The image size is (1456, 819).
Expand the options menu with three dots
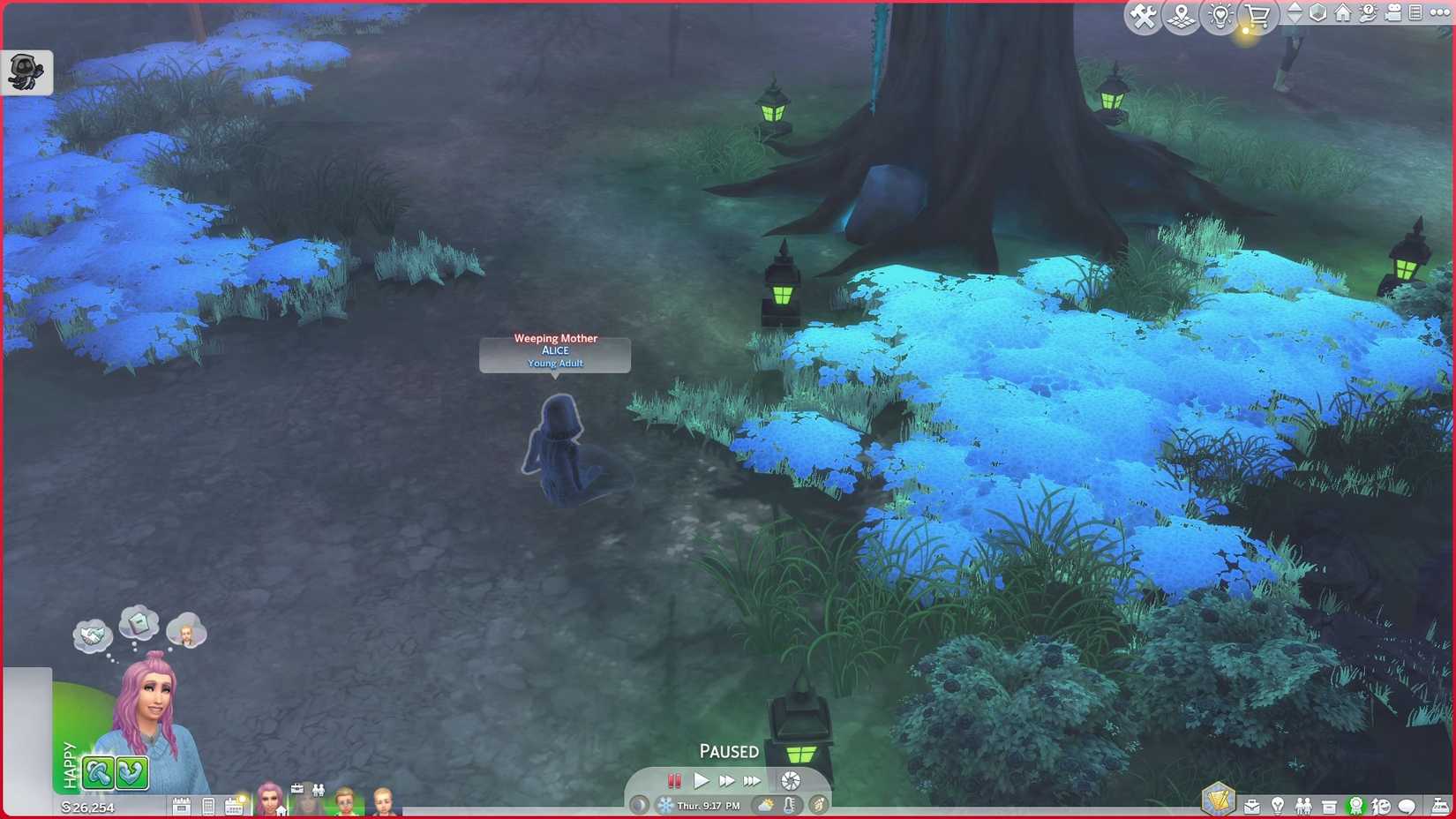(1438, 13)
